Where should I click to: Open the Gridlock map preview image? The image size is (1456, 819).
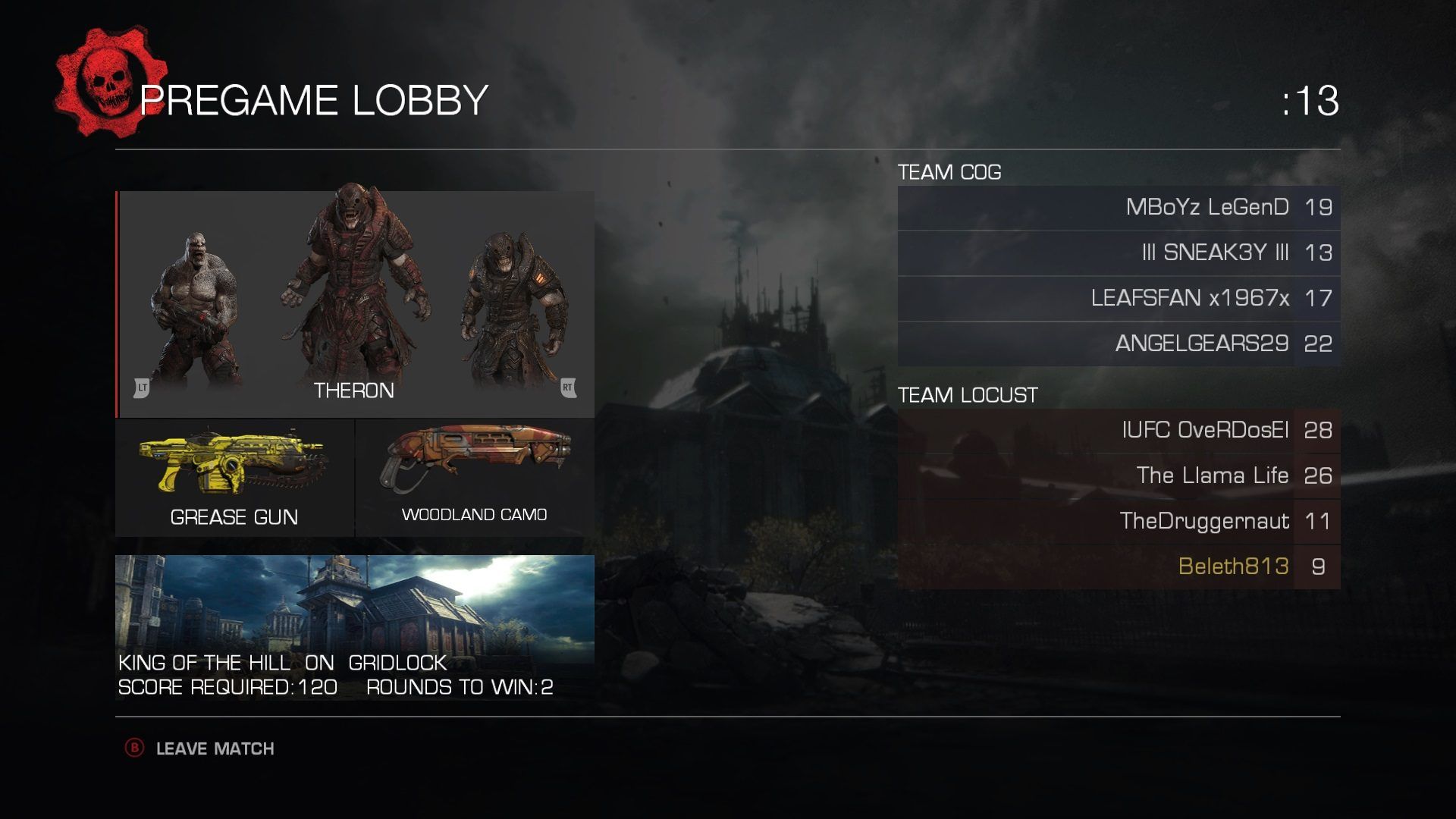354,607
